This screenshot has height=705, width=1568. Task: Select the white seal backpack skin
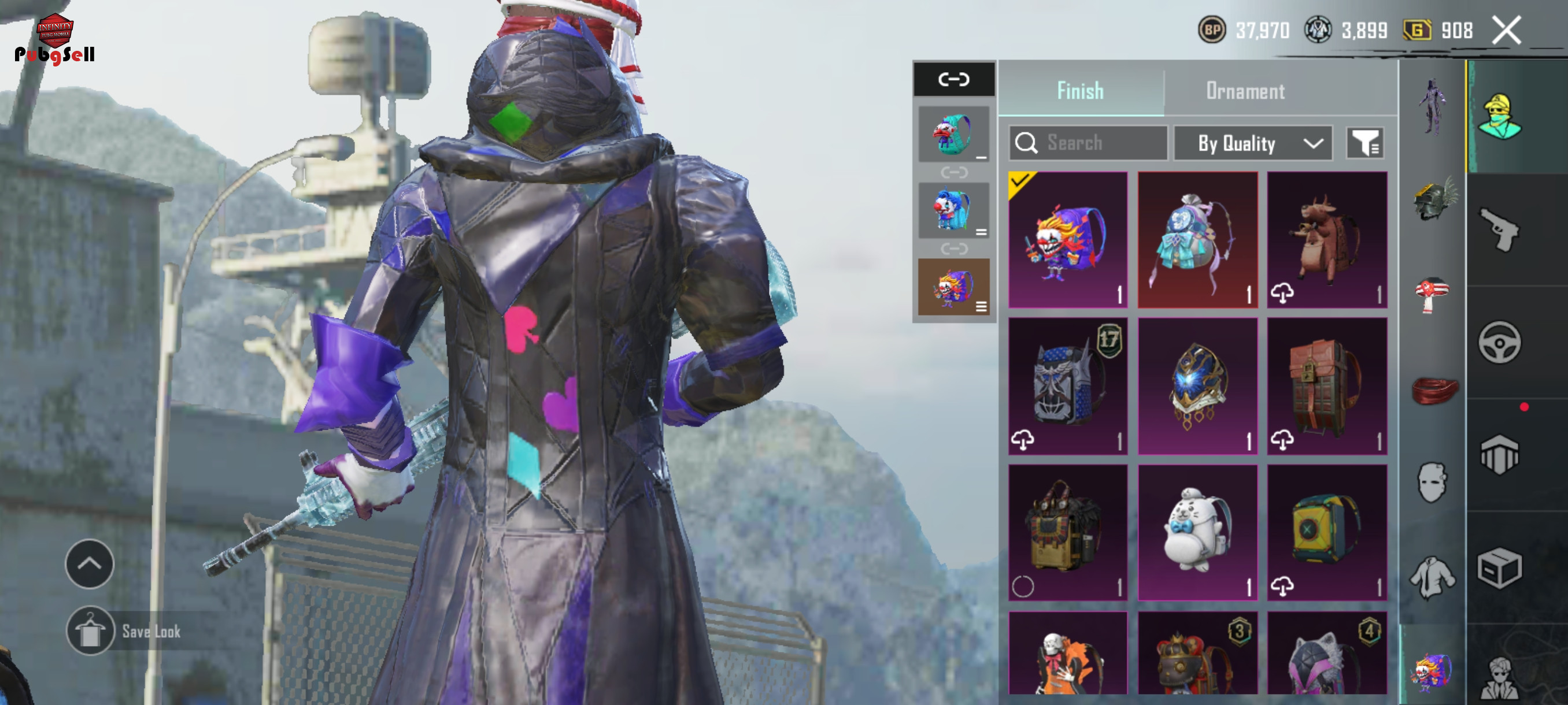click(1197, 533)
